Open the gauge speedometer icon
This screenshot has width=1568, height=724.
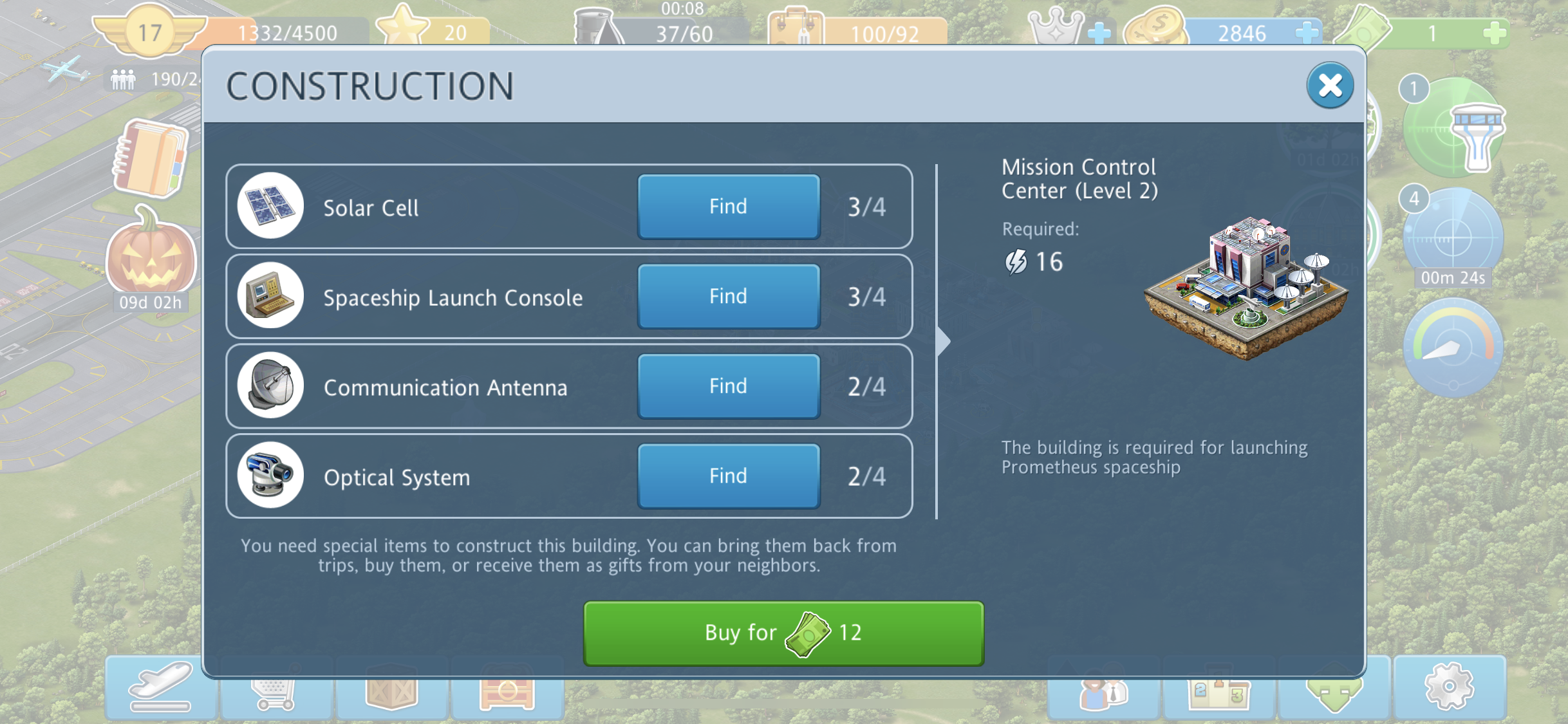(1453, 348)
